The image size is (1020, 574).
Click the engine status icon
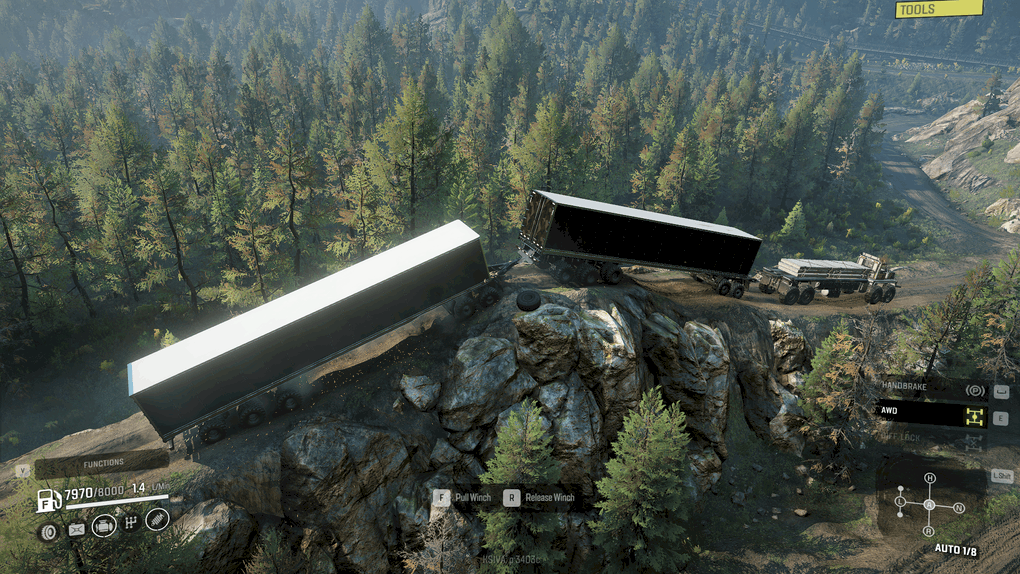pyautogui.click(x=103, y=525)
